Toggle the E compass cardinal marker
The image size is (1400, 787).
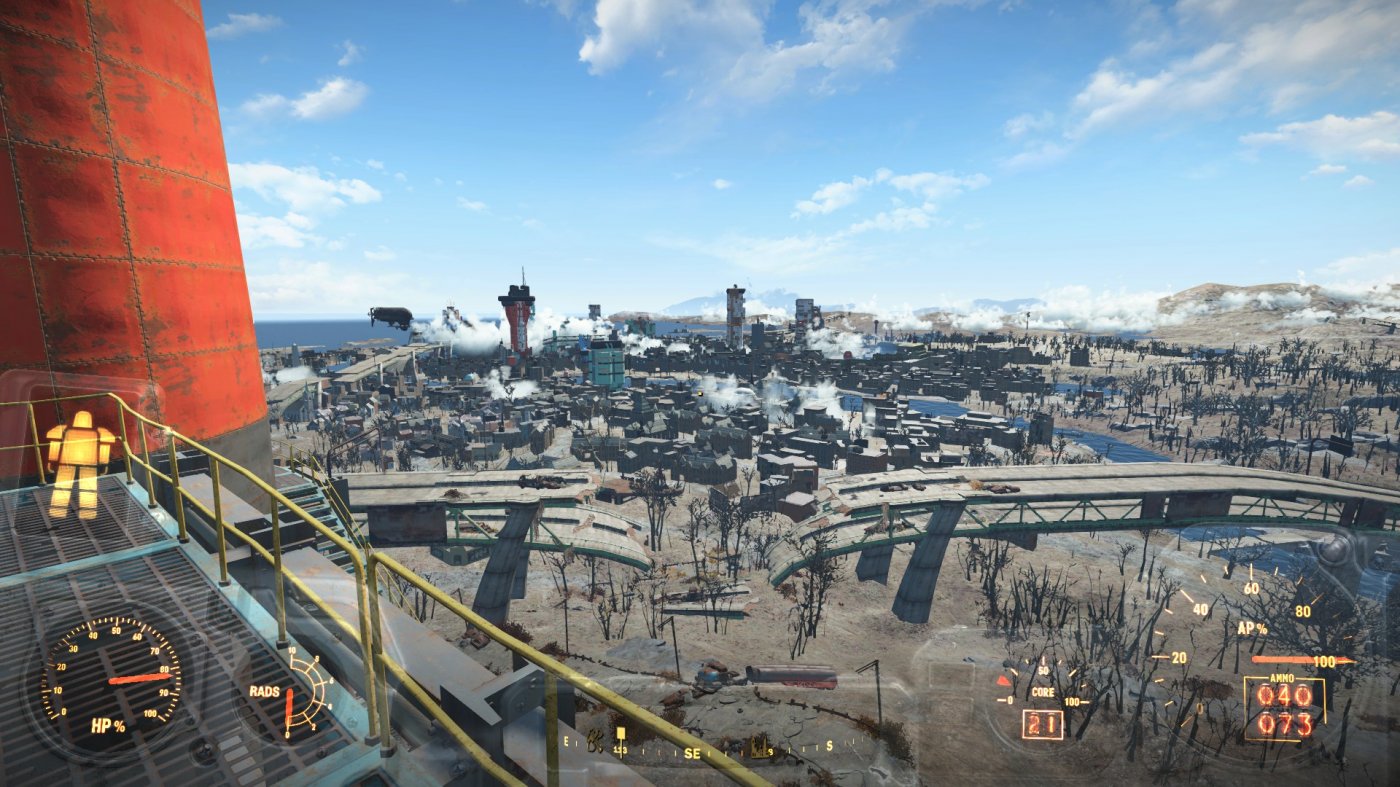point(566,743)
